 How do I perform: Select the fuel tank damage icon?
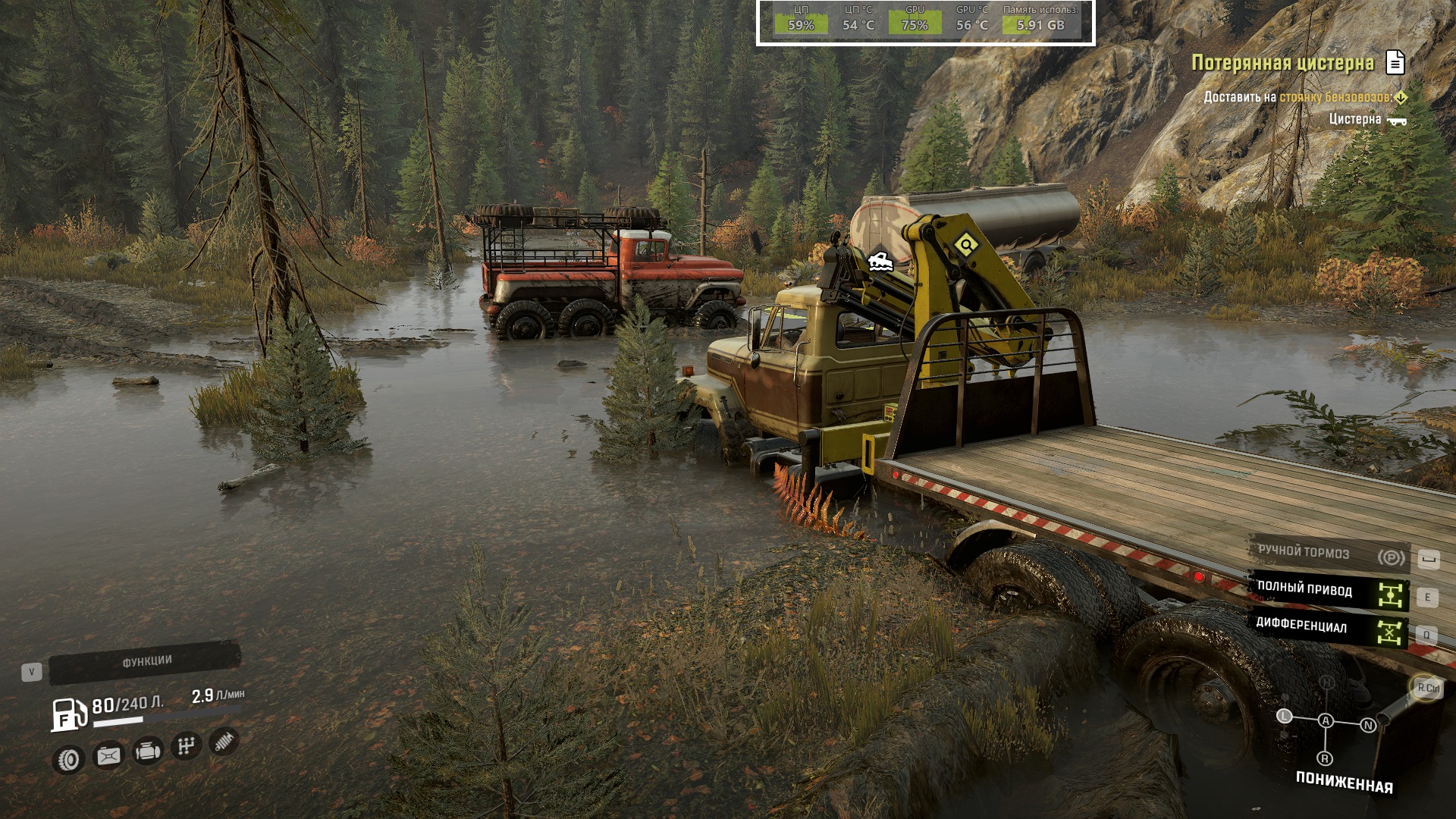[108, 755]
